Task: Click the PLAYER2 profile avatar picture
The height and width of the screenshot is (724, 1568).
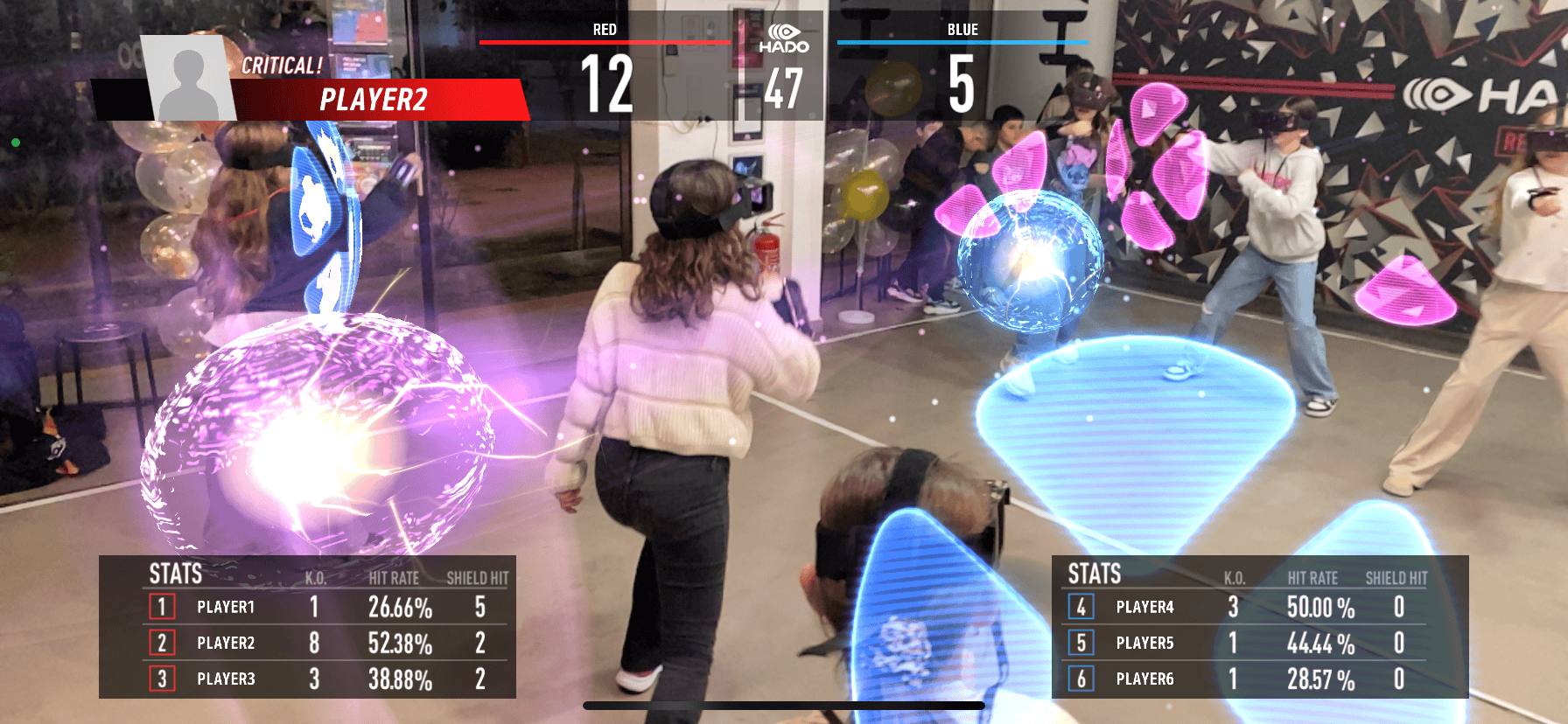Action: [x=189, y=80]
